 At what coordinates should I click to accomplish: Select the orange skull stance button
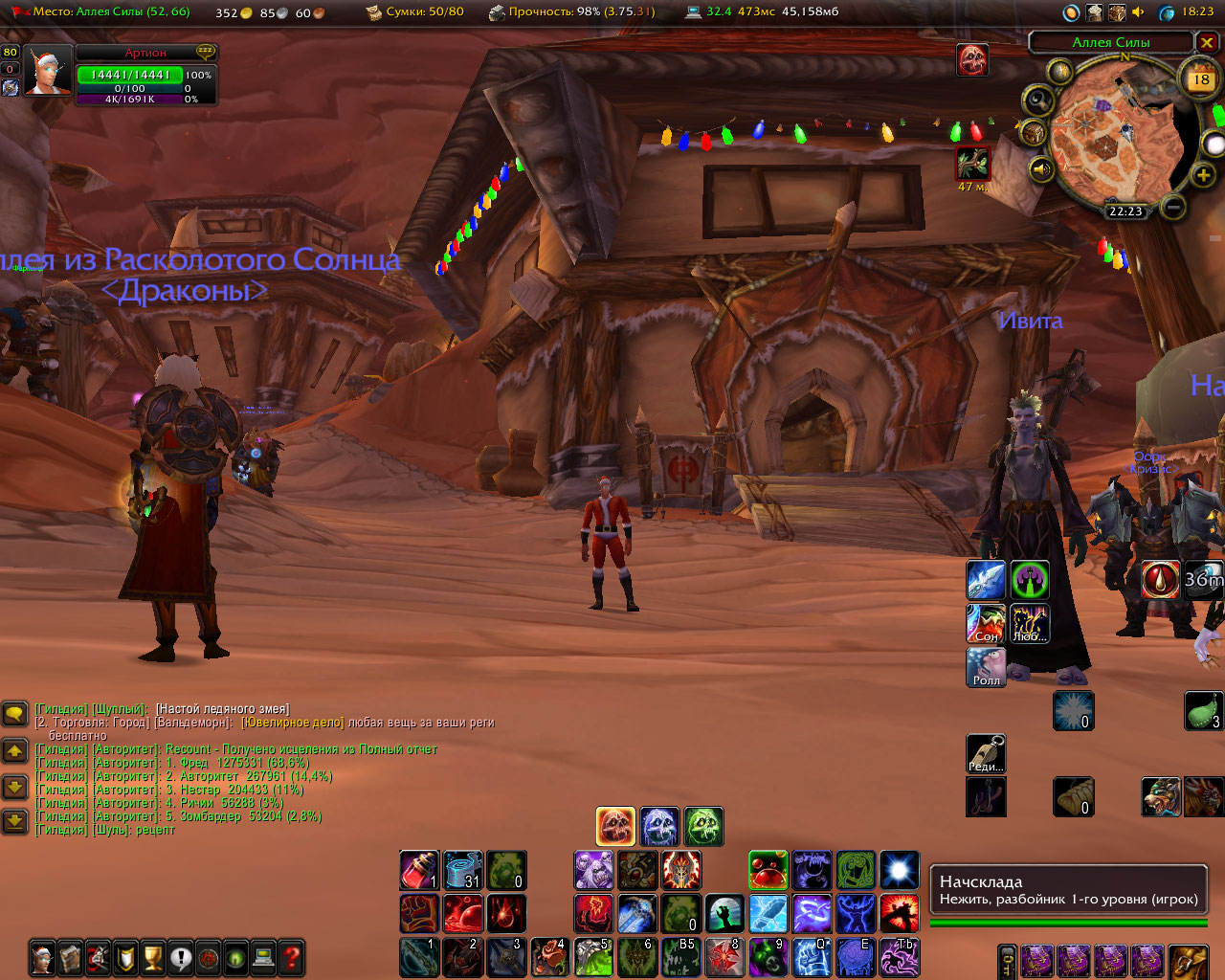[x=615, y=826]
